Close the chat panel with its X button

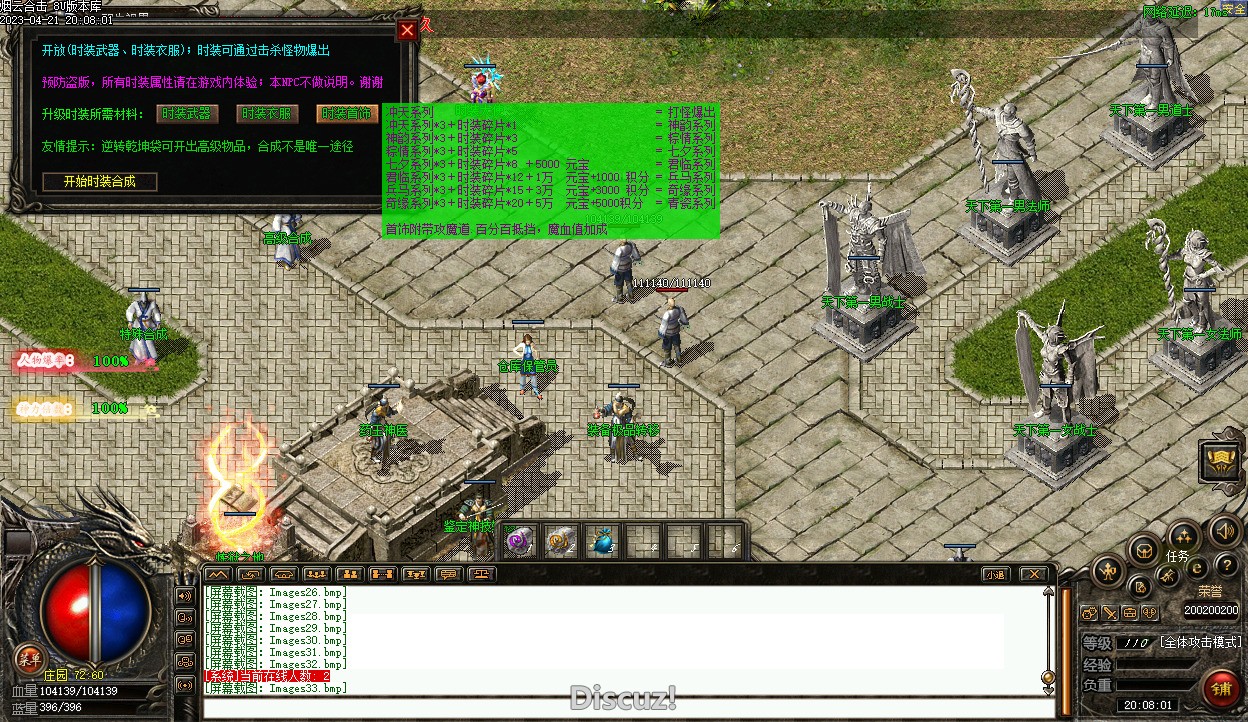(x=1033, y=574)
